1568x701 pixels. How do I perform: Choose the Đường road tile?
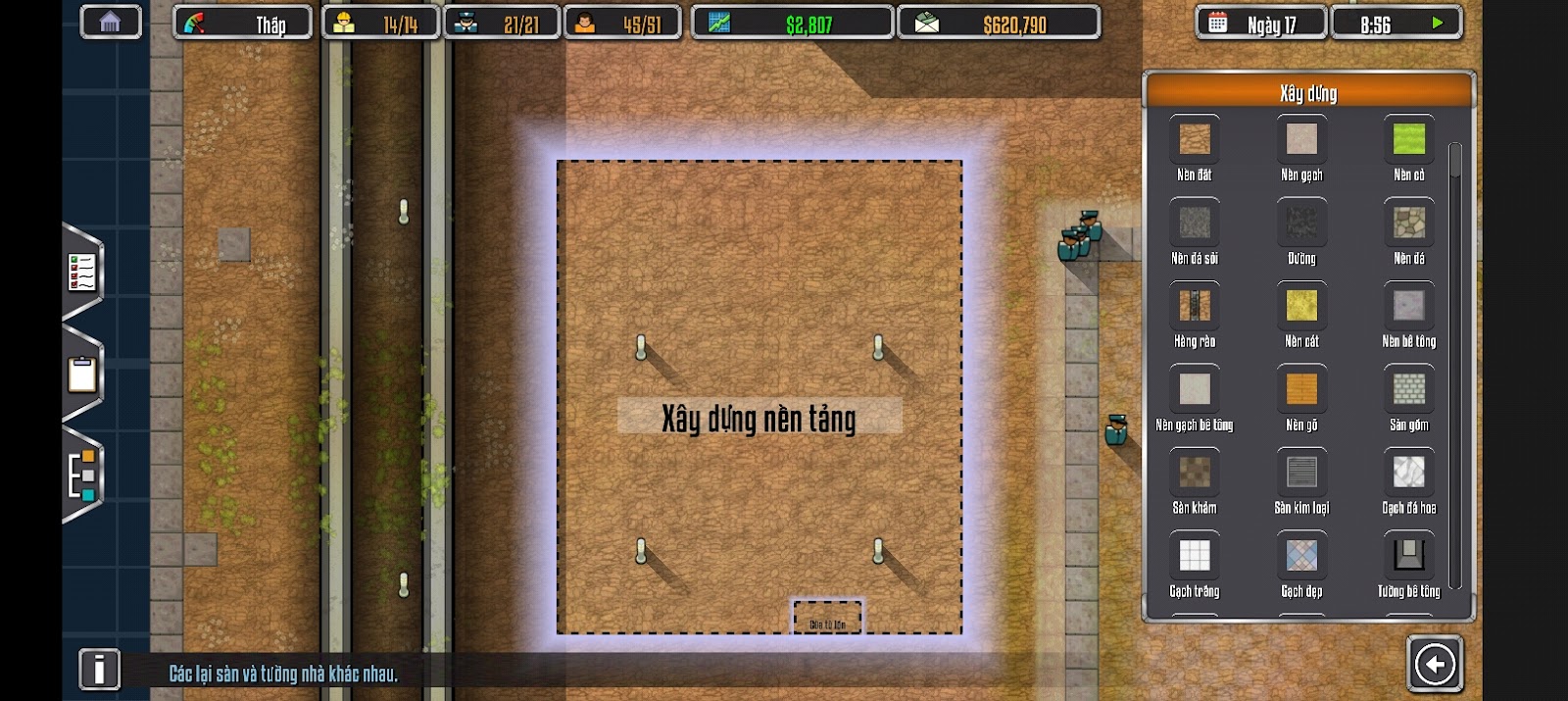point(1301,223)
